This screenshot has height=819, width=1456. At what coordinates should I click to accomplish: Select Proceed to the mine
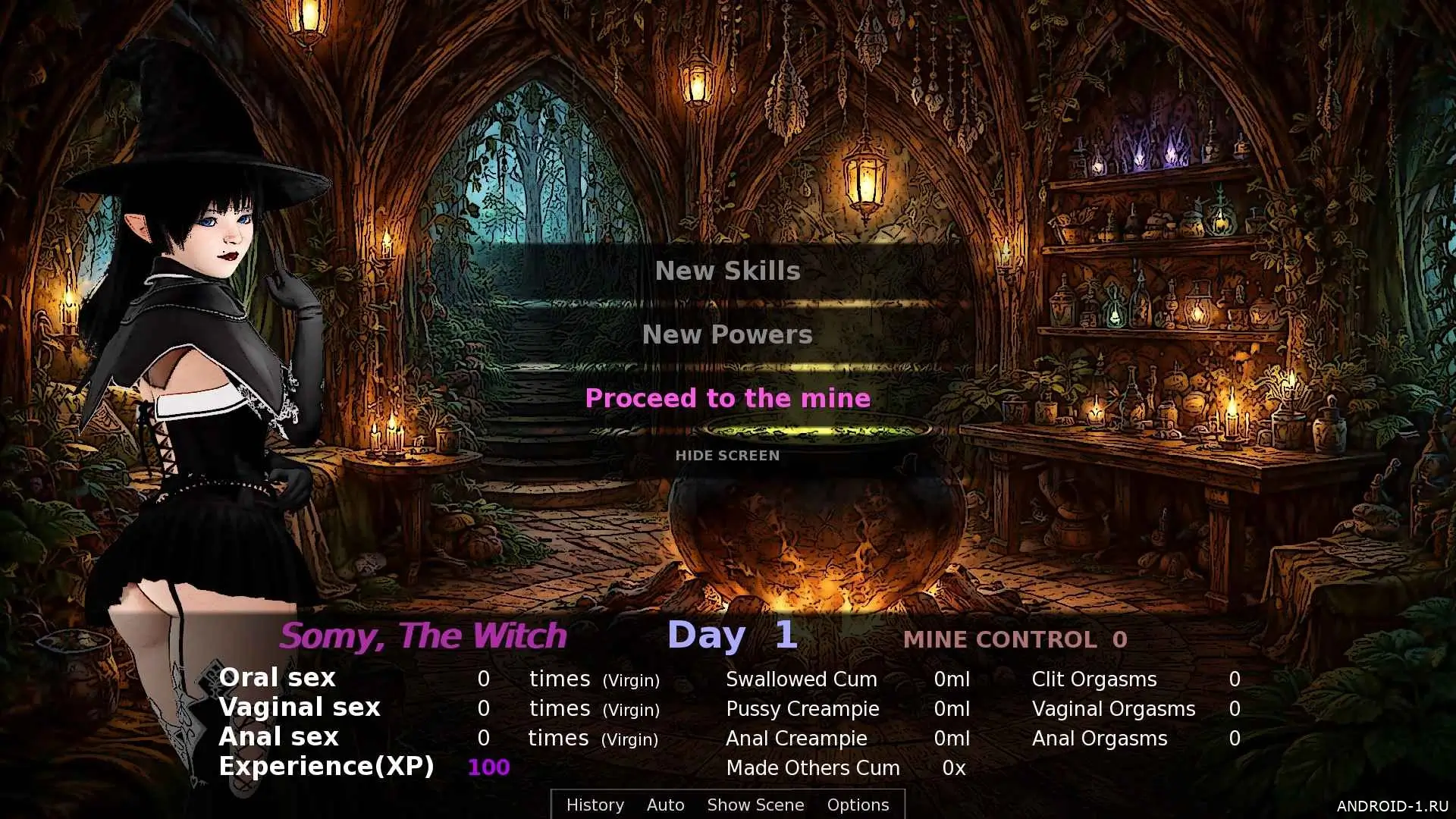(x=727, y=398)
